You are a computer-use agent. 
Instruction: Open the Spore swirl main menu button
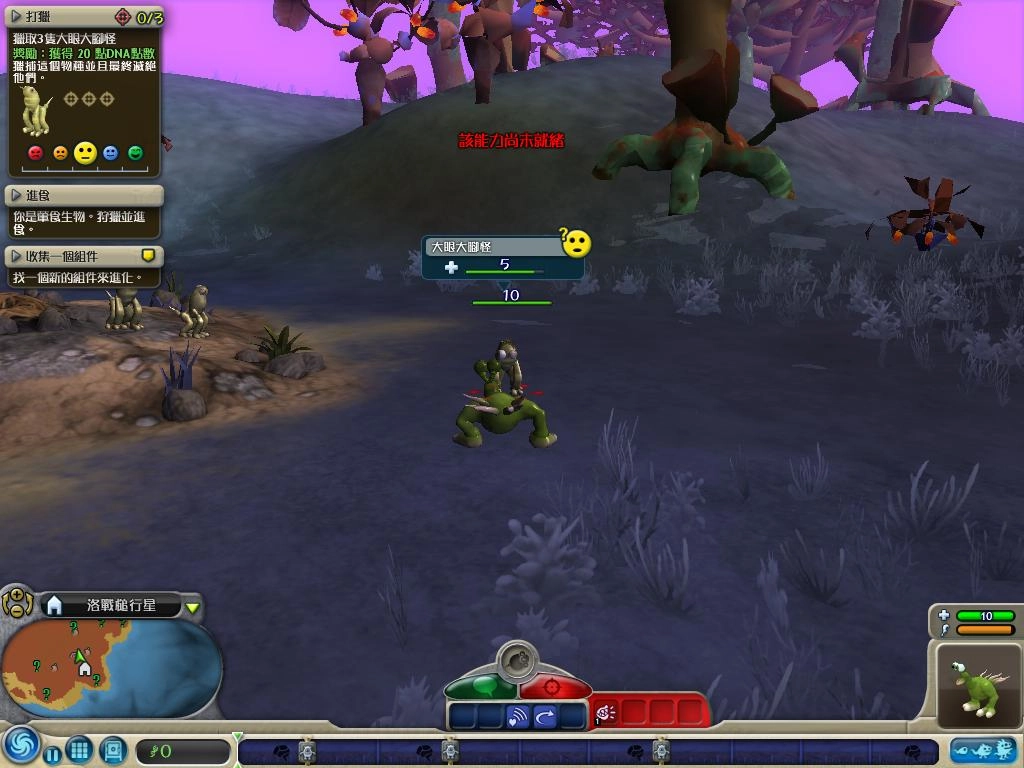pyautogui.click(x=19, y=747)
